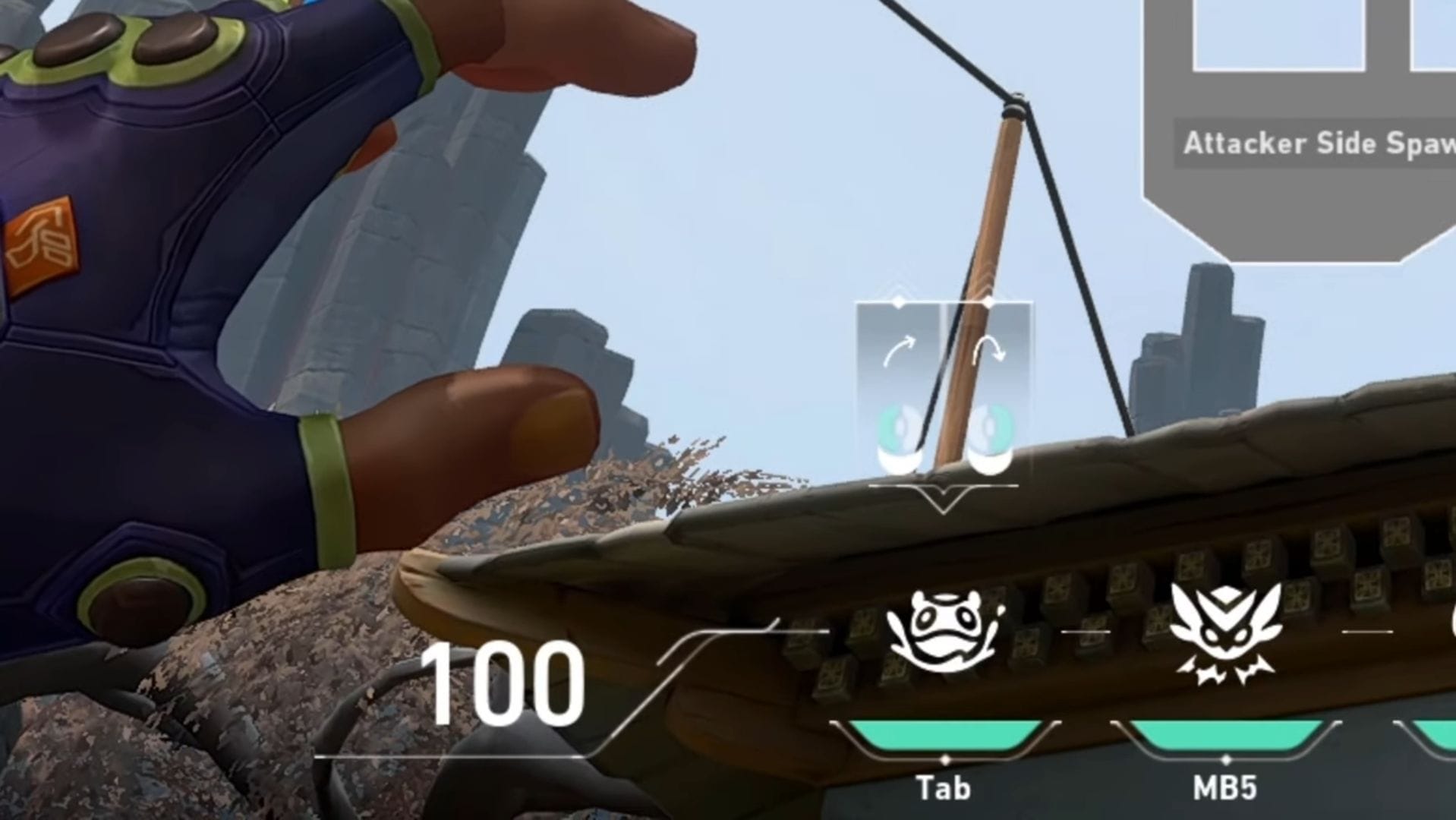Image resolution: width=1456 pixels, height=820 pixels.
Task: Select the winged creature ability icon
Action: (x=1225, y=632)
